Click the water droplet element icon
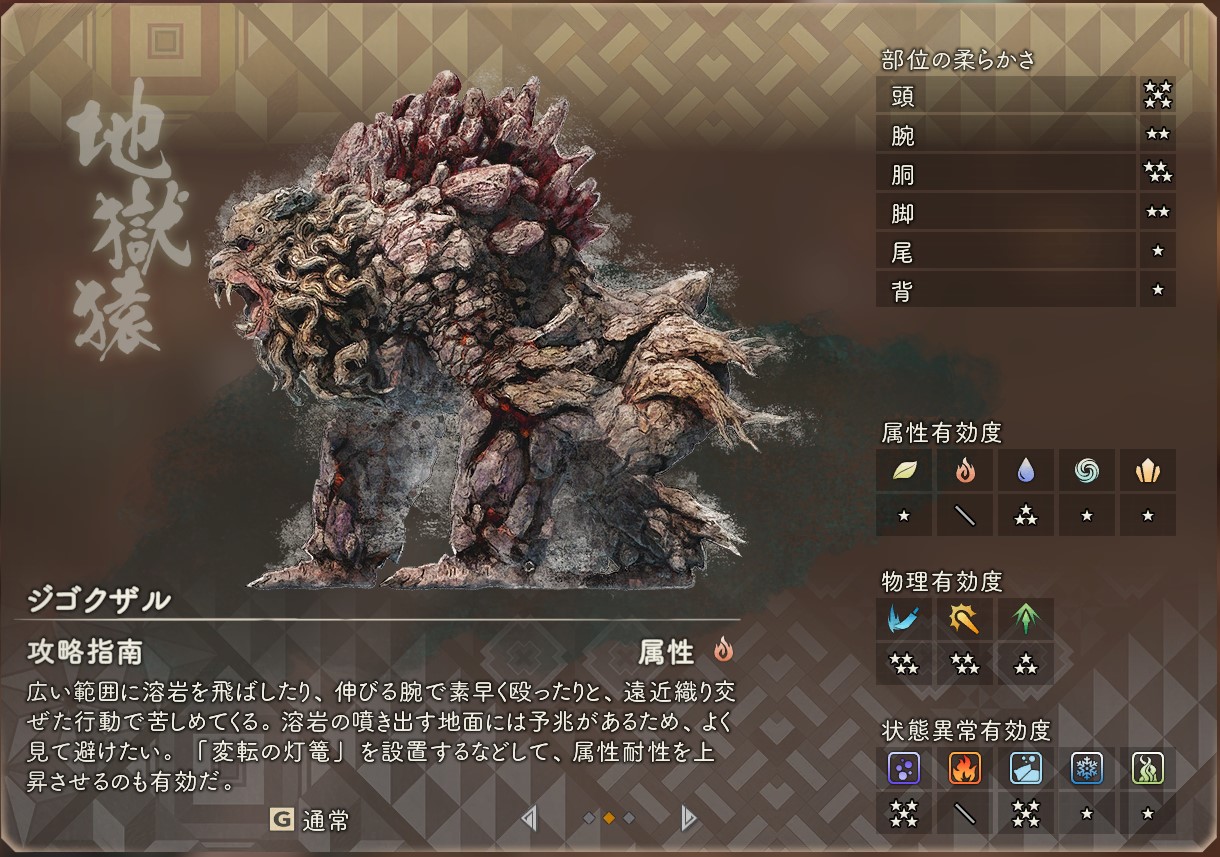 point(1026,471)
